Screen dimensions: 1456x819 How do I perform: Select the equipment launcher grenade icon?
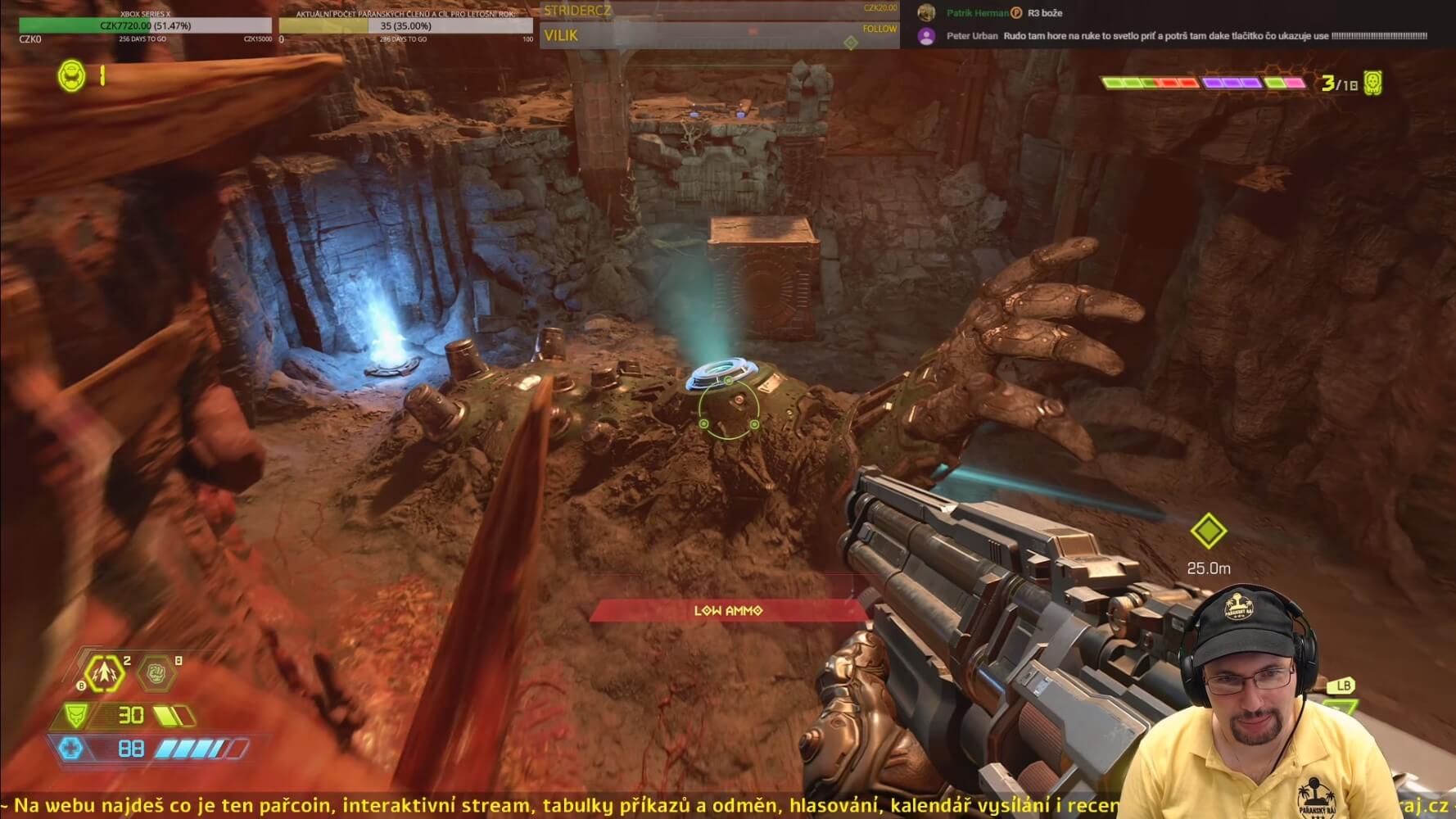pos(106,673)
